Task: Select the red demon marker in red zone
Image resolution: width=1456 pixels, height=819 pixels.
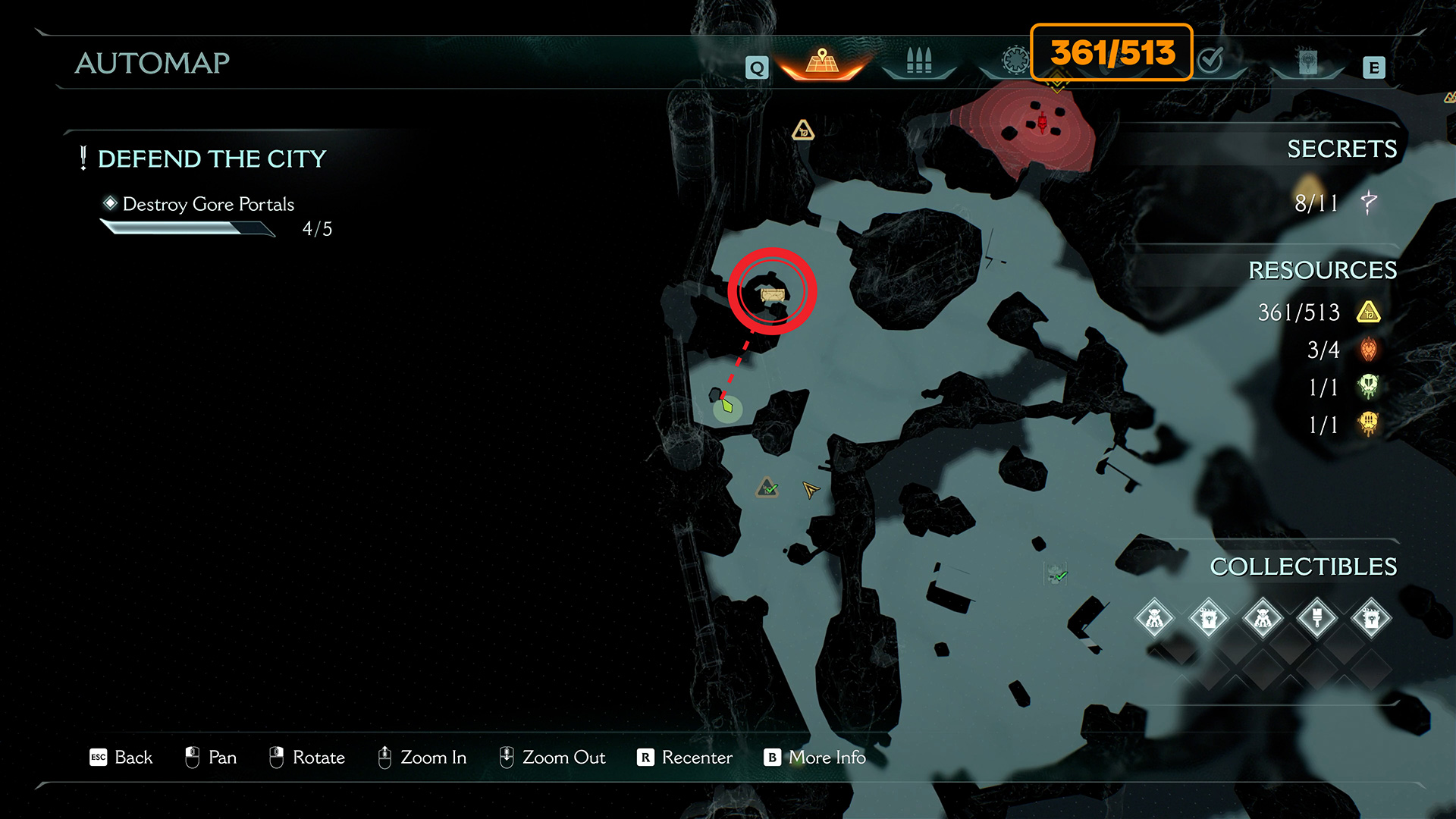Action: pyautogui.click(x=1043, y=121)
